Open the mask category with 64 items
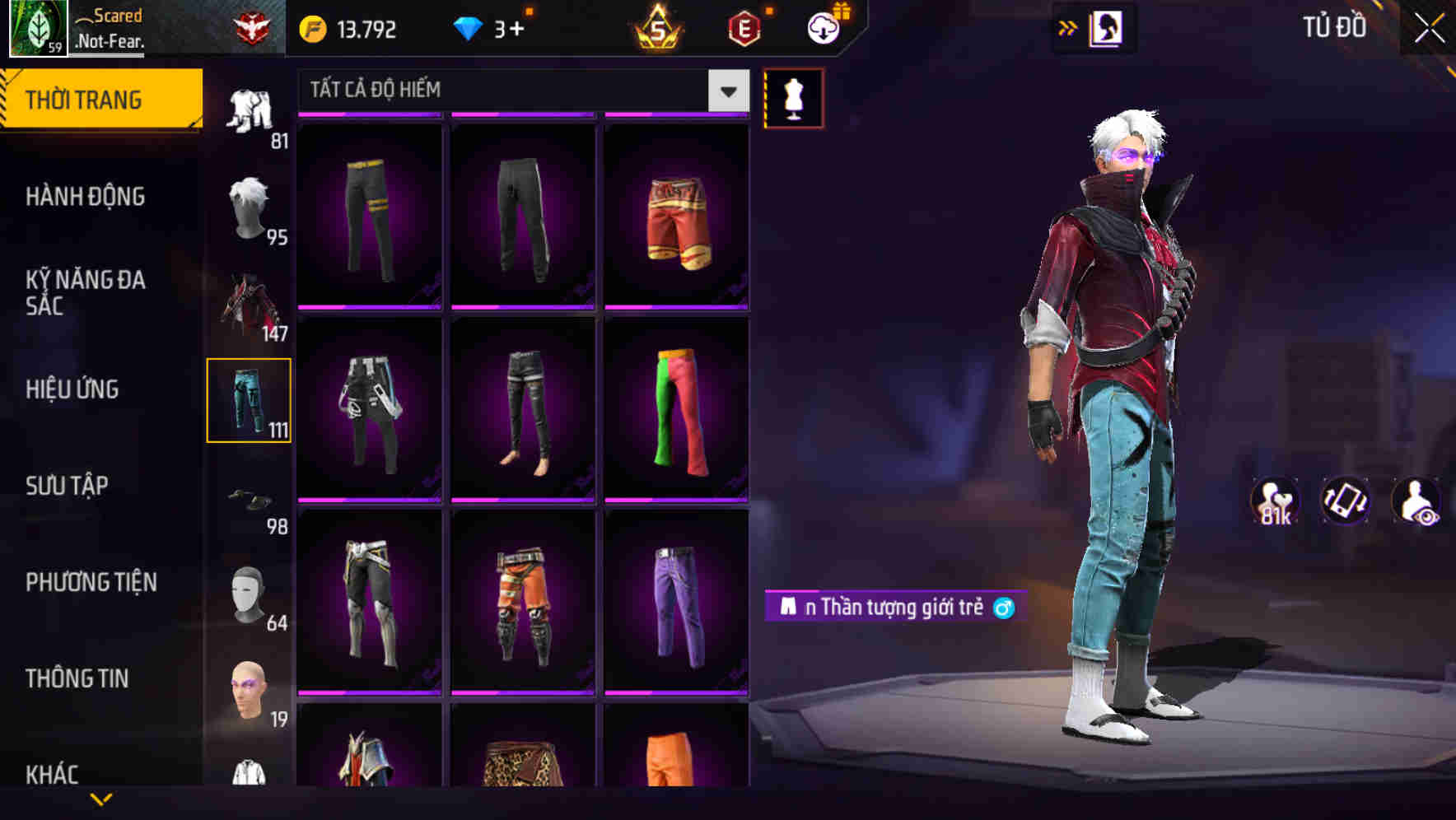Viewport: 1456px width, 820px height. coord(250,593)
